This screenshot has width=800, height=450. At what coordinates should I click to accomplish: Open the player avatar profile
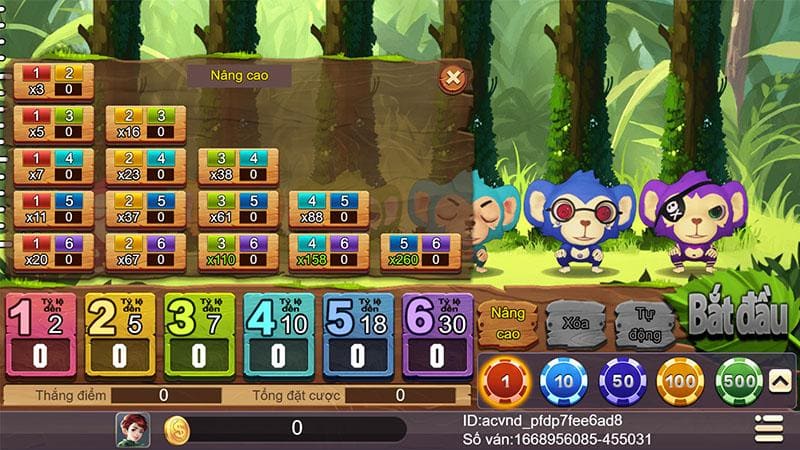132,428
